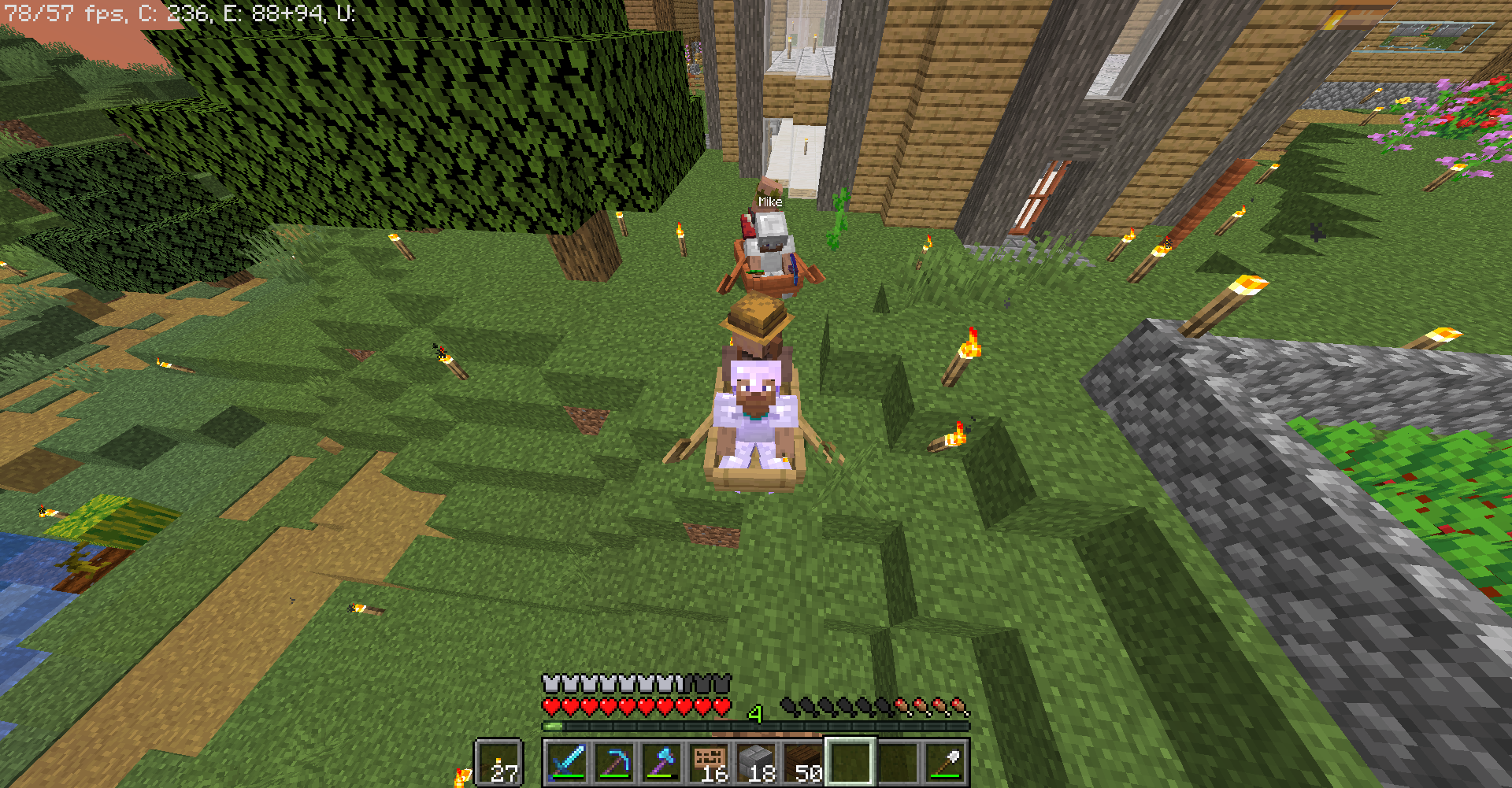
Task: Select the iron shovel hotbar slot
Action: click(x=945, y=762)
